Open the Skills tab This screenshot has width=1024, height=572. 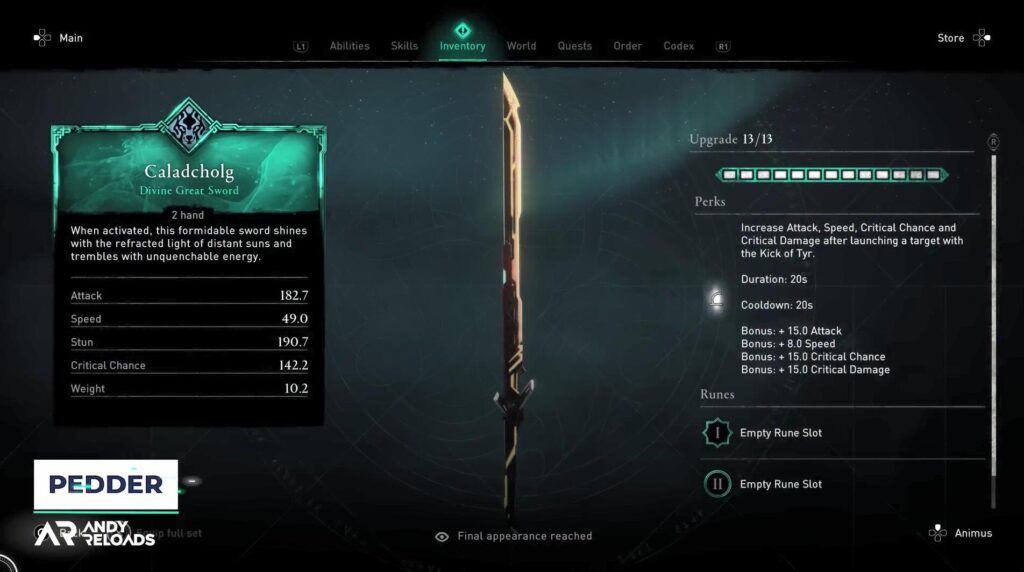point(405,46)
